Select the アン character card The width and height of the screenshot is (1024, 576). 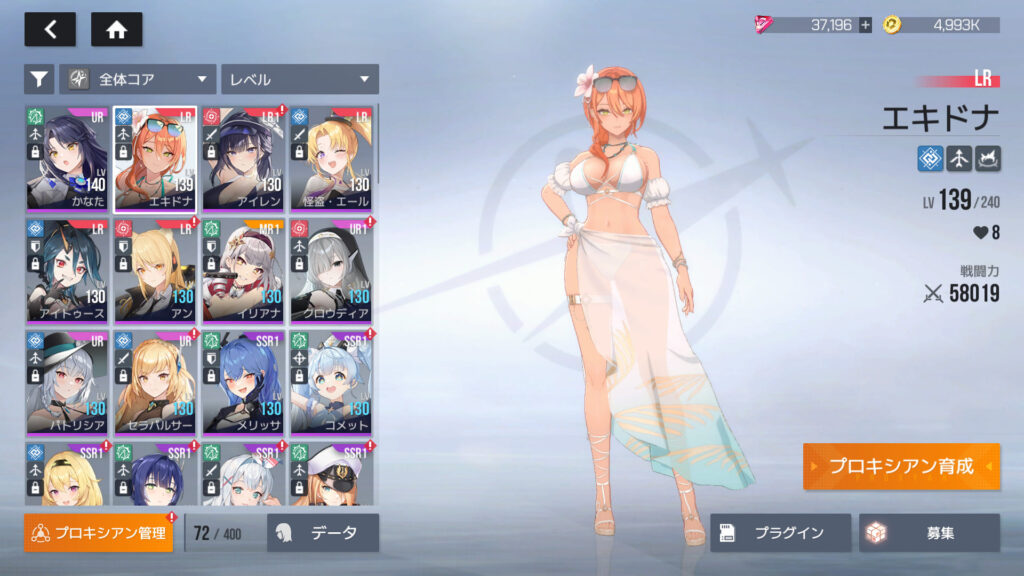[x=155, y=270]
